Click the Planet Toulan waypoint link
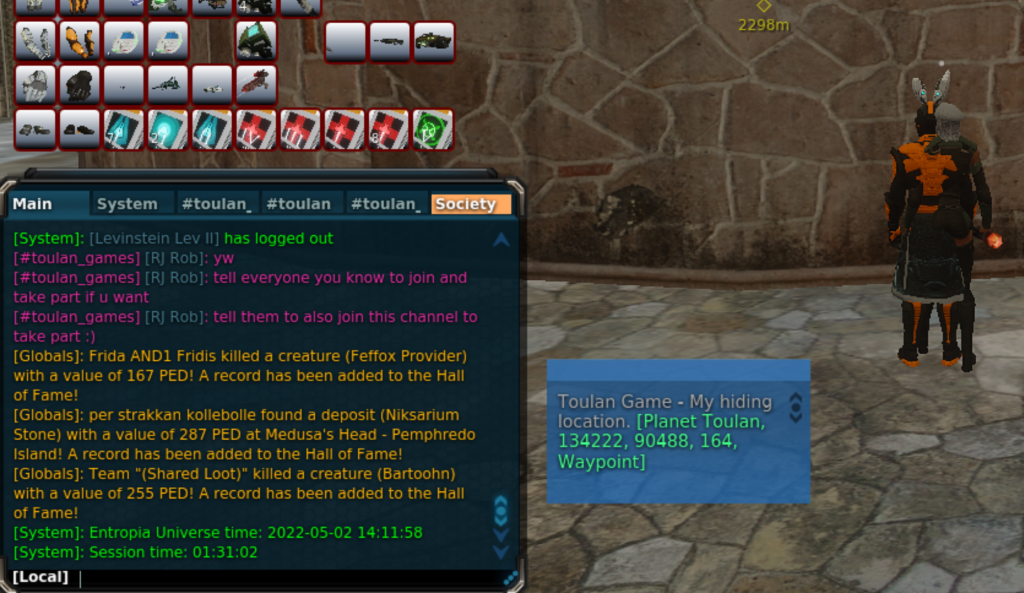 [x=661, y=441]
